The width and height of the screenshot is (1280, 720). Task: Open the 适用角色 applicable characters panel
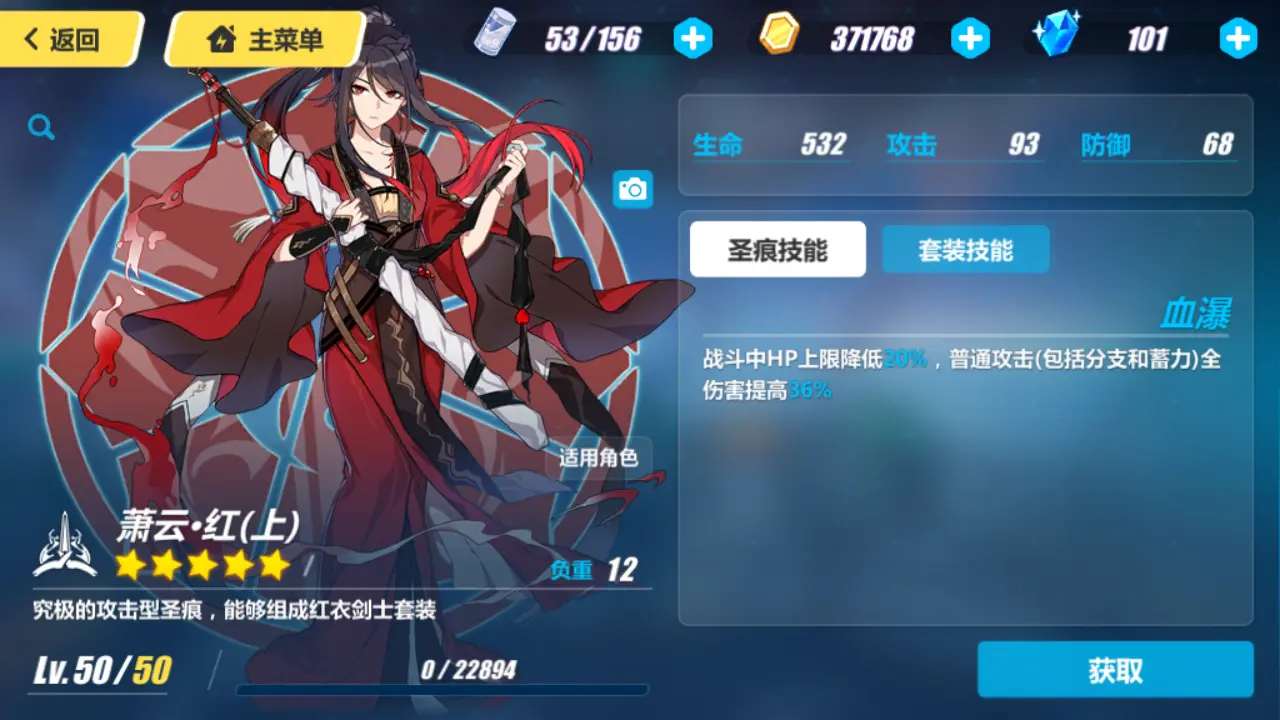[x=598, y=460]
